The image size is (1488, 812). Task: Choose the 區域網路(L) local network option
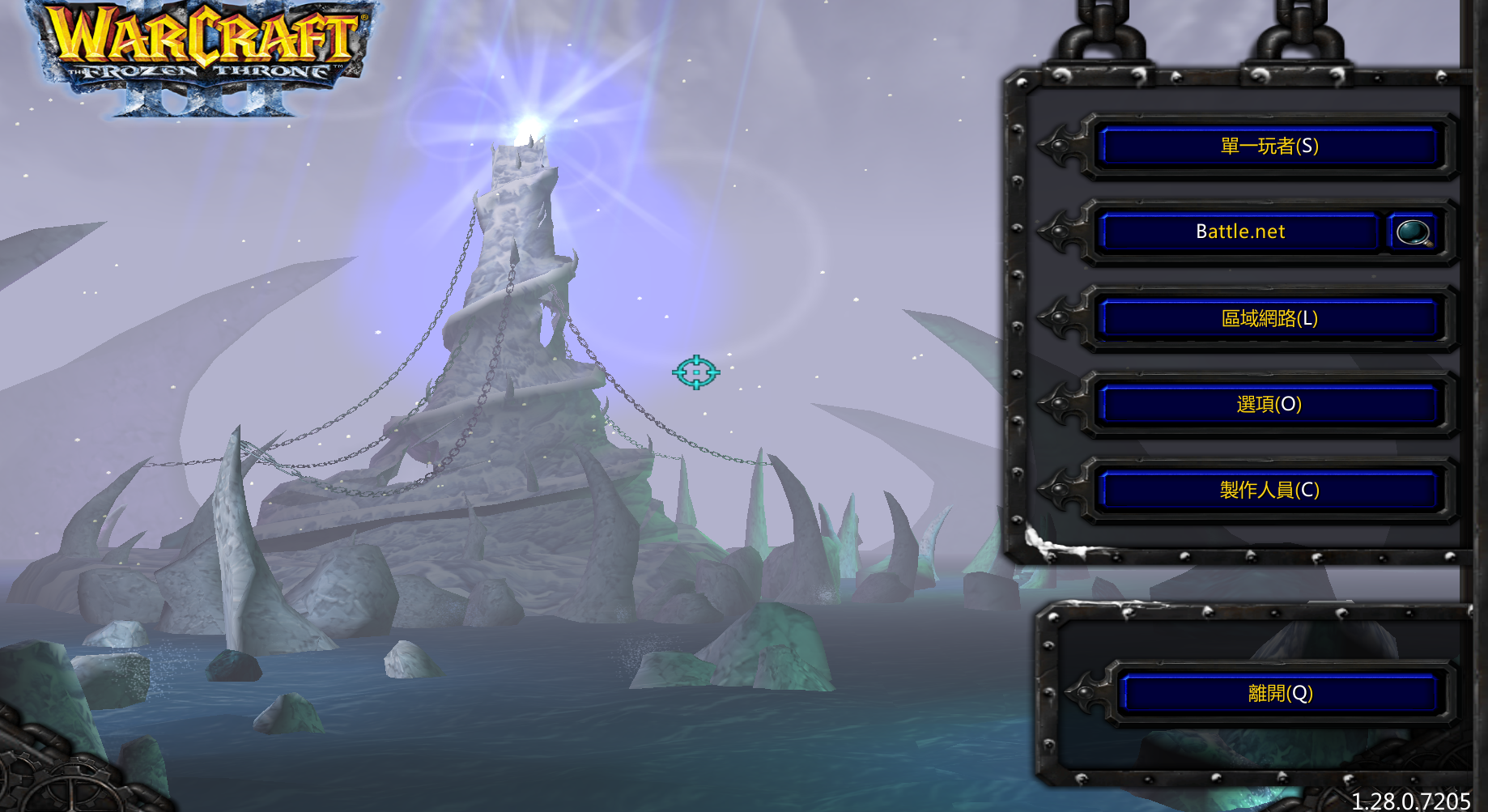[1269, 318]
